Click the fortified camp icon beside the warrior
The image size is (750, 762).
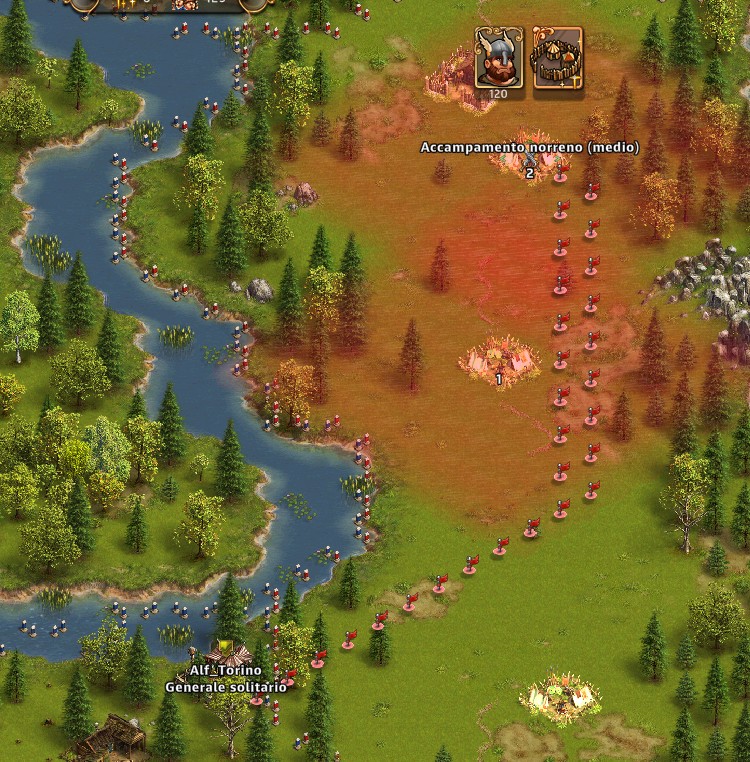click(557, 57)
